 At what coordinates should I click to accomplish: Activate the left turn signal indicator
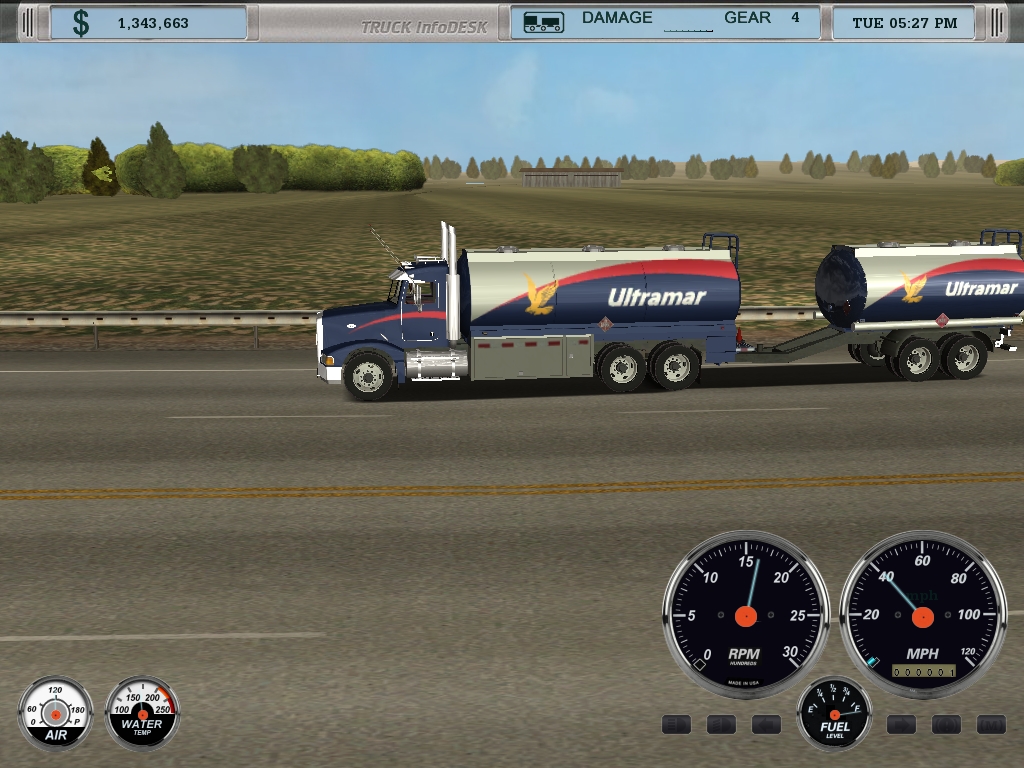[x=767, y=723]
